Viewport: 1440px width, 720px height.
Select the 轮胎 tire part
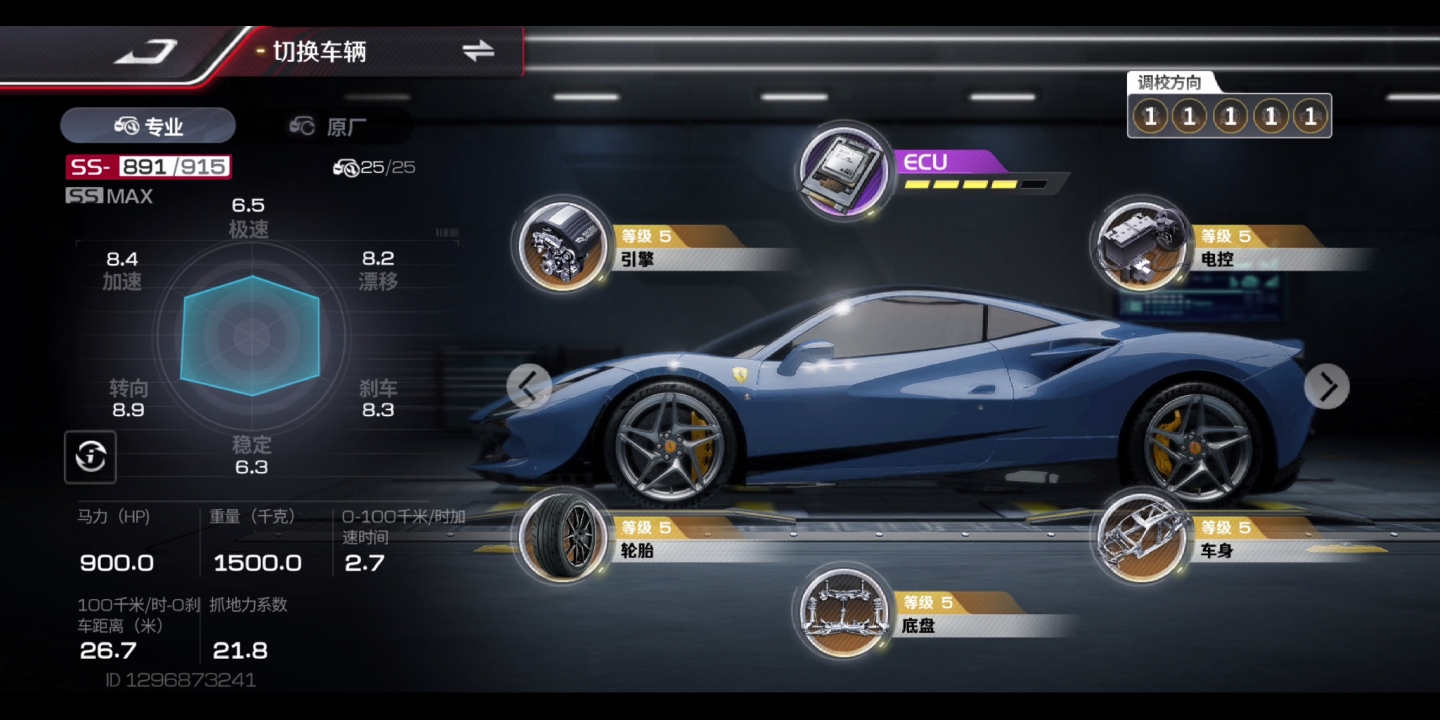562,537
